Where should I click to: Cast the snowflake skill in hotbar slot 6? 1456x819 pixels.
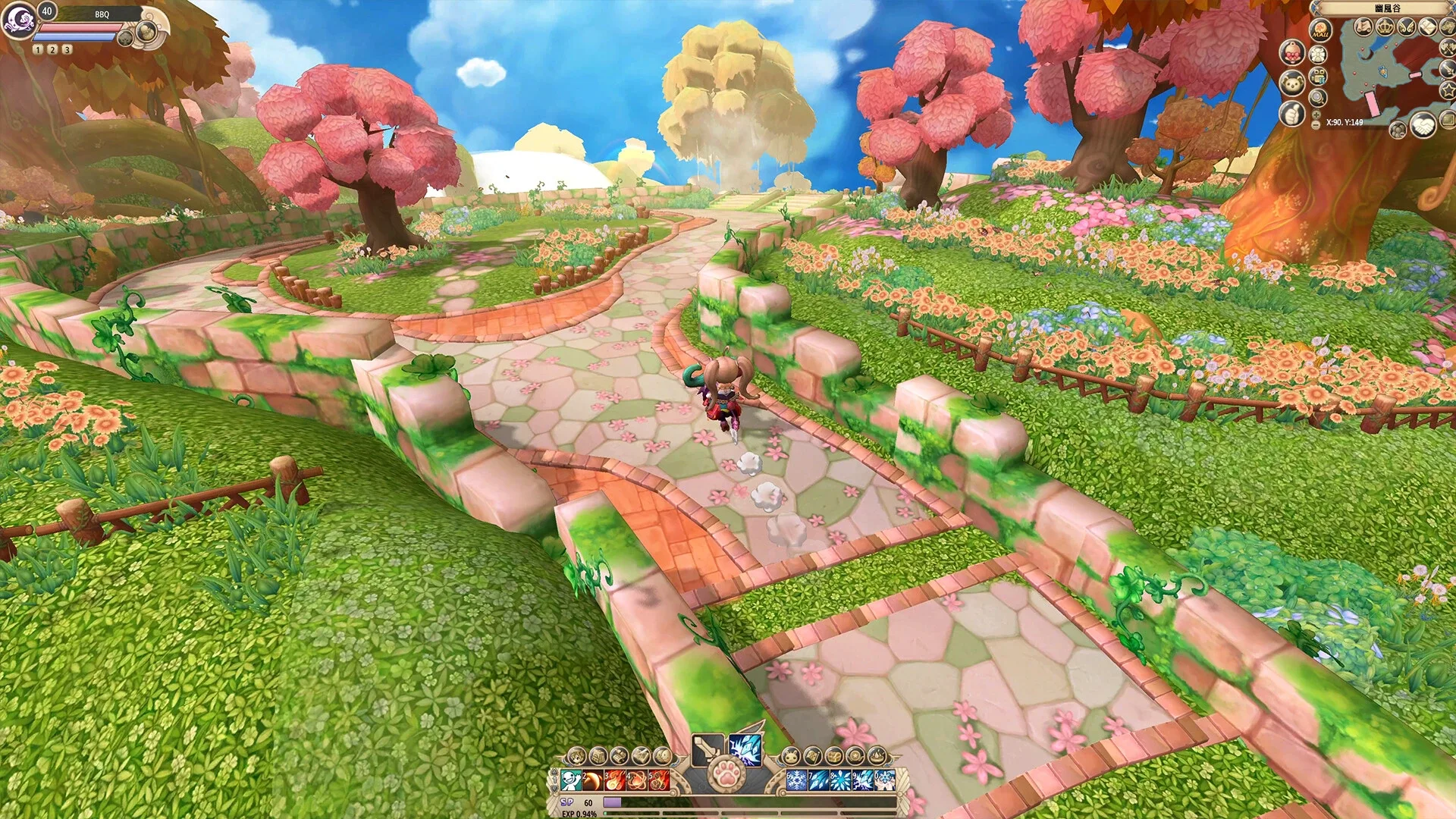(x=795, y=780)
